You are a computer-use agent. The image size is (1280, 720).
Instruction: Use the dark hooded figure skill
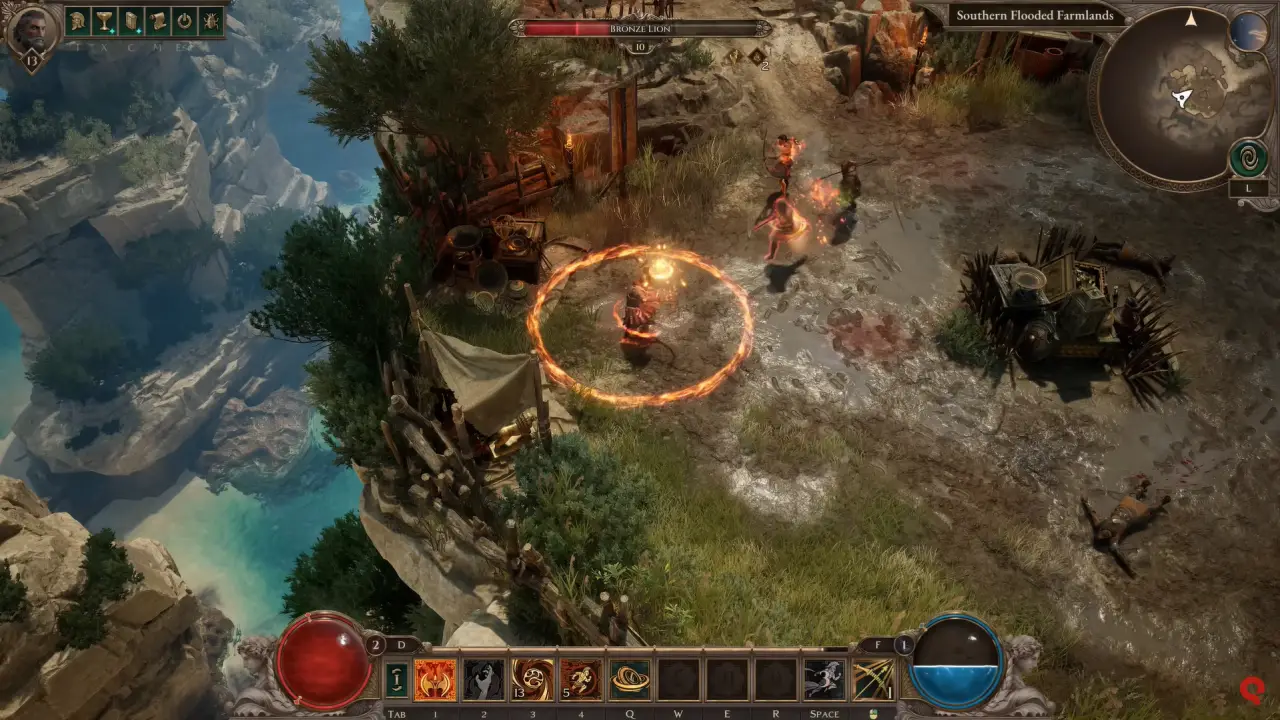[x=484, y=680]
